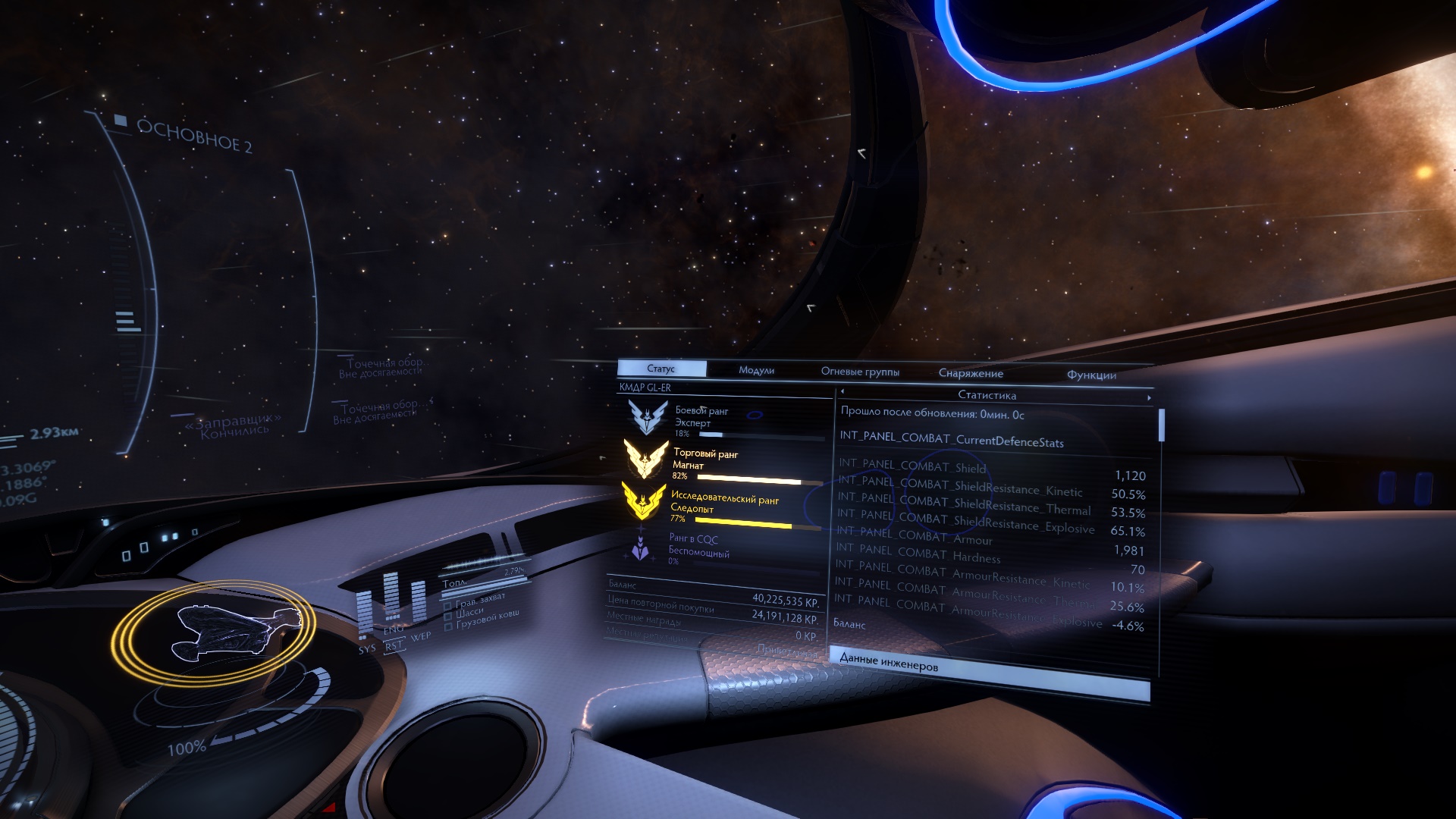
Task: Open the Огневые группы tab
Action: point(860,372)
